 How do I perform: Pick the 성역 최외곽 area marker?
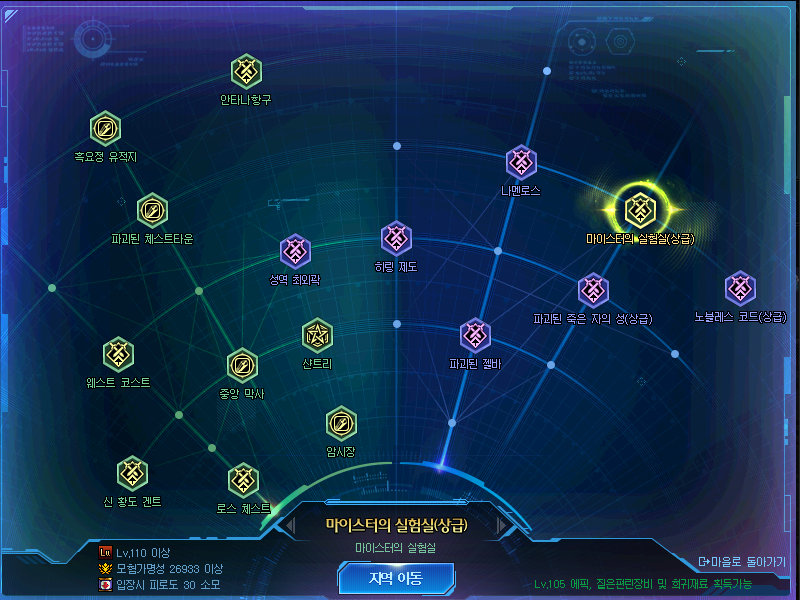tap(294, 251)
